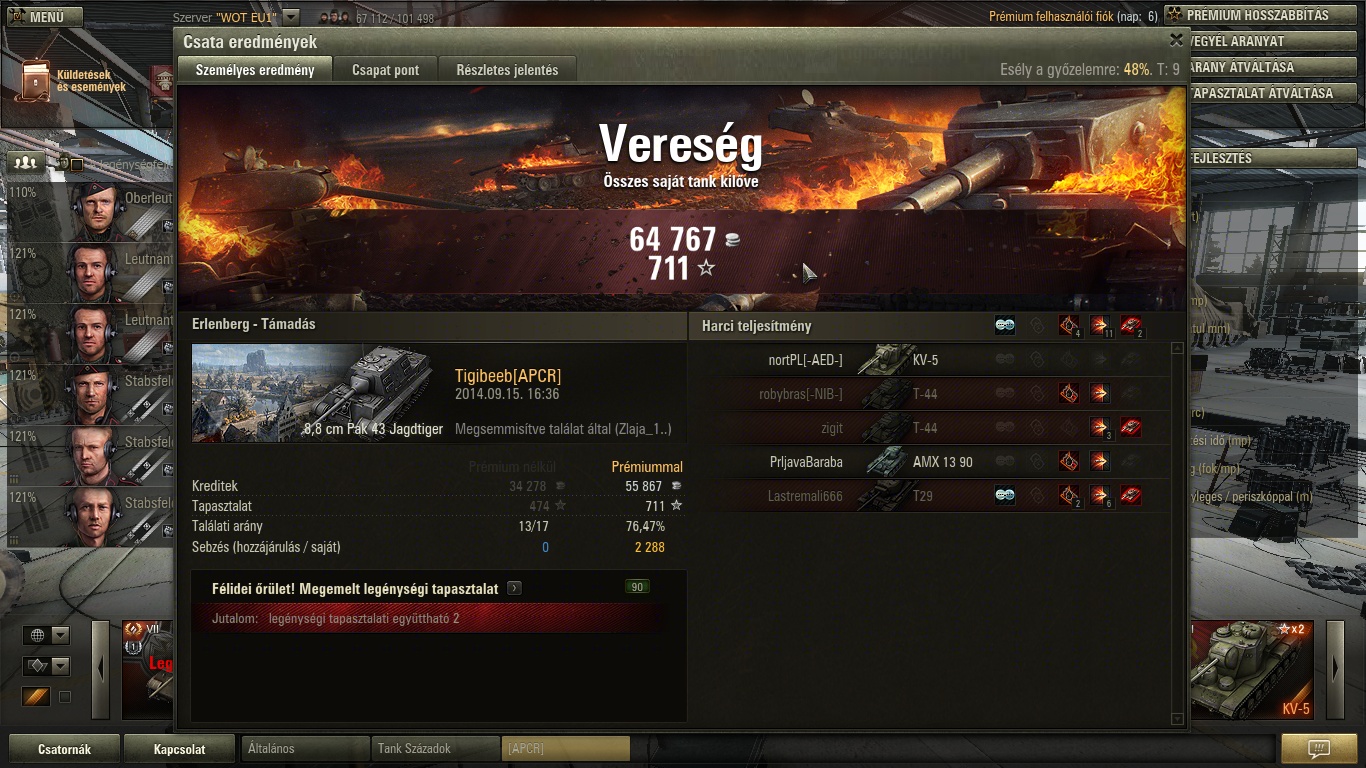The width and height of the screenshot is (1366, 768).
Task: Close the battle results window
Action: pos(1176,41)
